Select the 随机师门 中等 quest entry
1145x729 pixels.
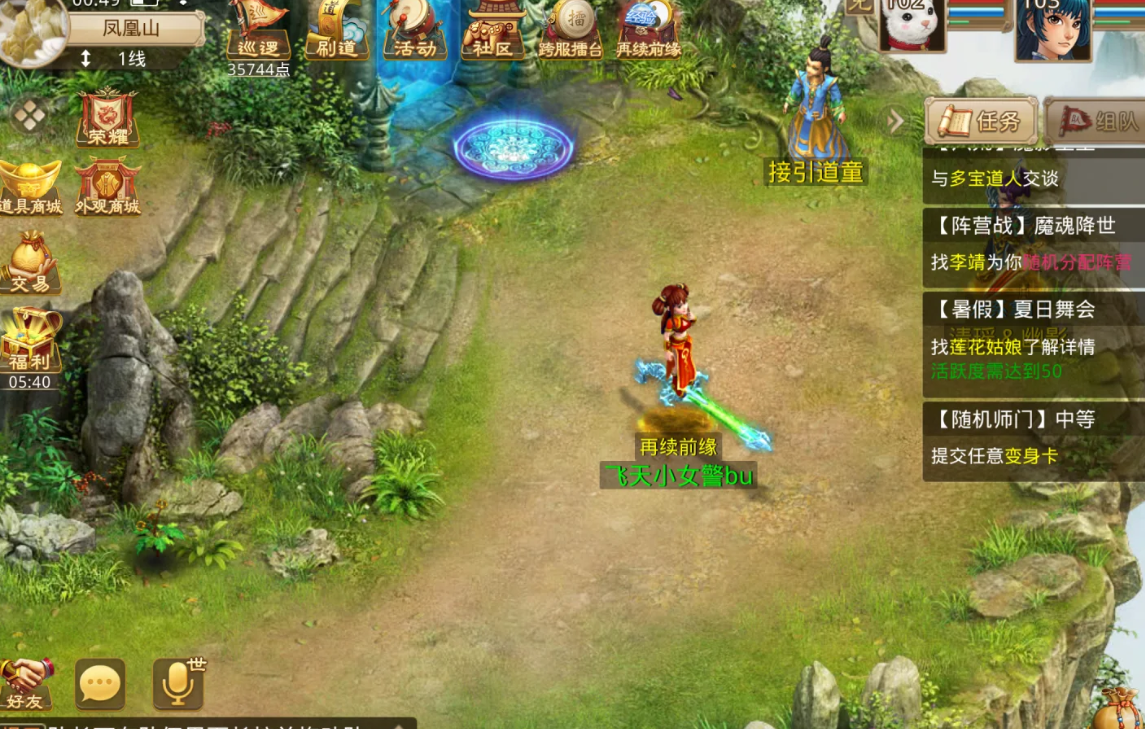pyautogui.click(x=1031, y=438)
